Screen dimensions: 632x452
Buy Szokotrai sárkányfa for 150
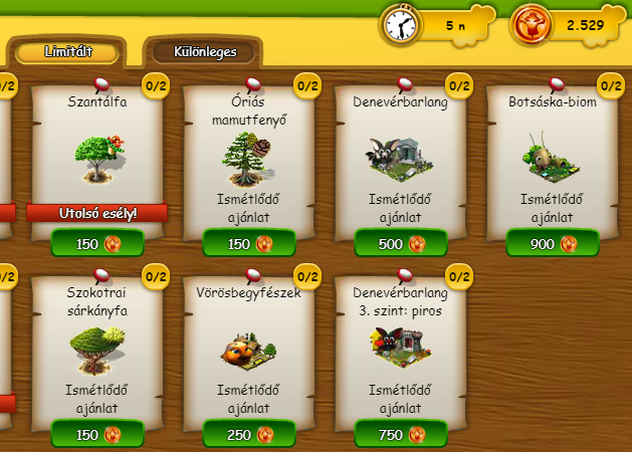[x=97, y=434]
